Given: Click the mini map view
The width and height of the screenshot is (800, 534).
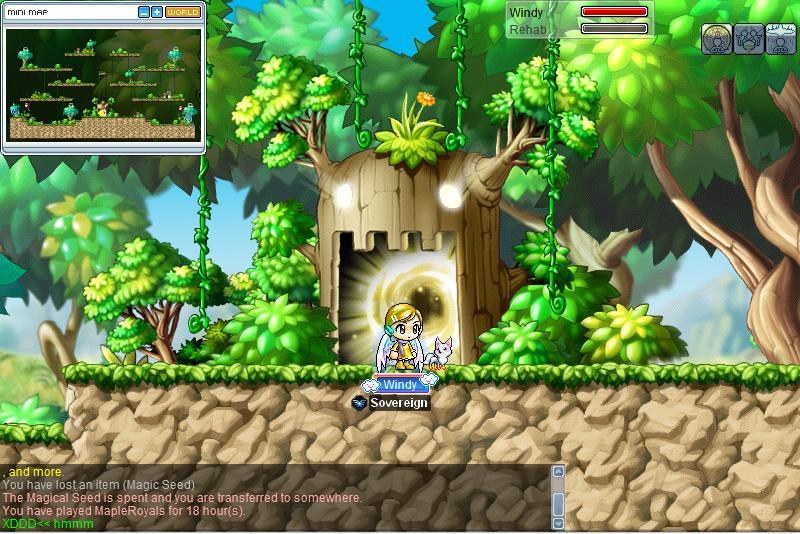Looking at the screenshot, I should (103, 84).
